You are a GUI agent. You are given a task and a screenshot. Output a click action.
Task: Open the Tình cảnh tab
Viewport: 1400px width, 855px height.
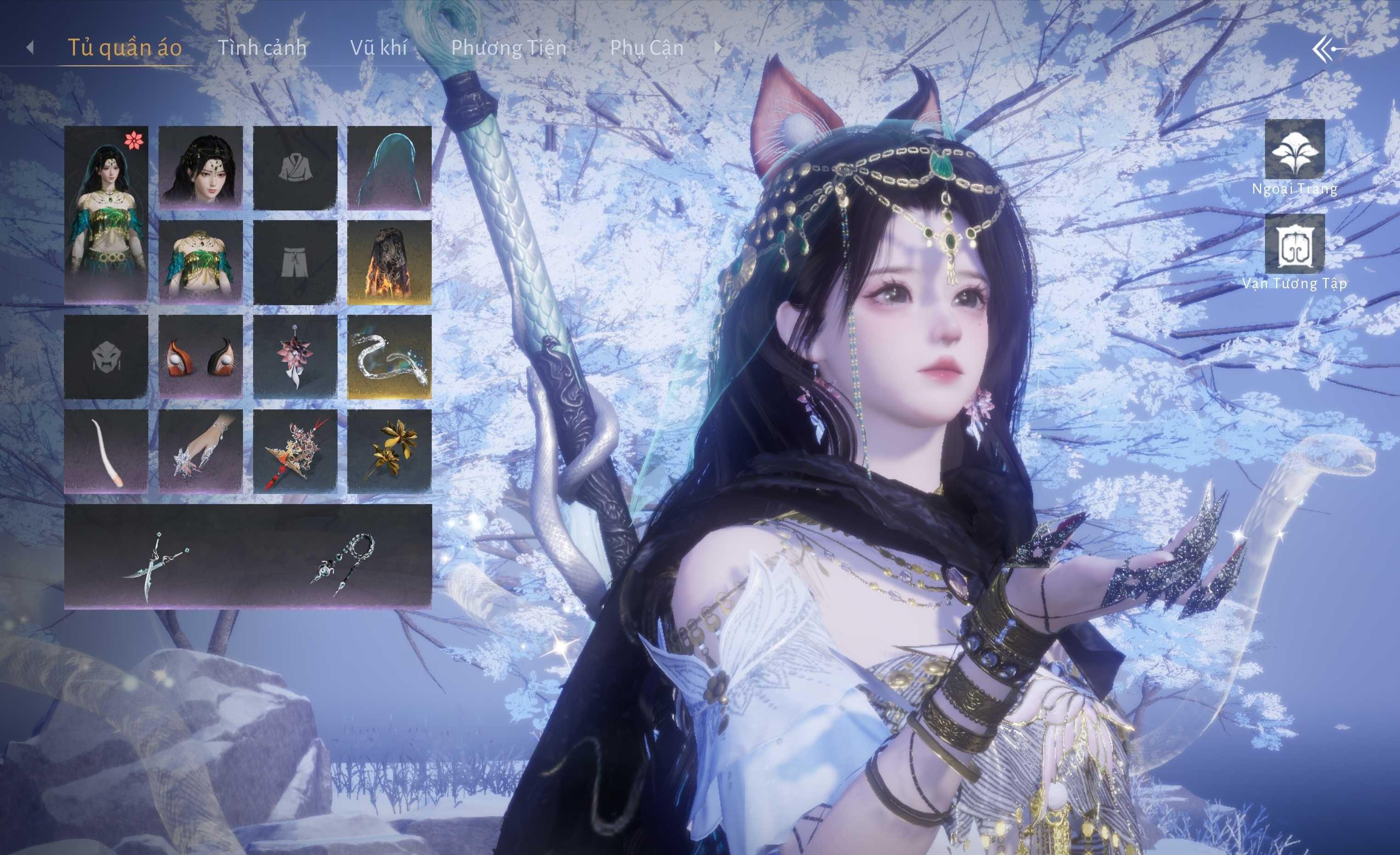click(262, 48)
